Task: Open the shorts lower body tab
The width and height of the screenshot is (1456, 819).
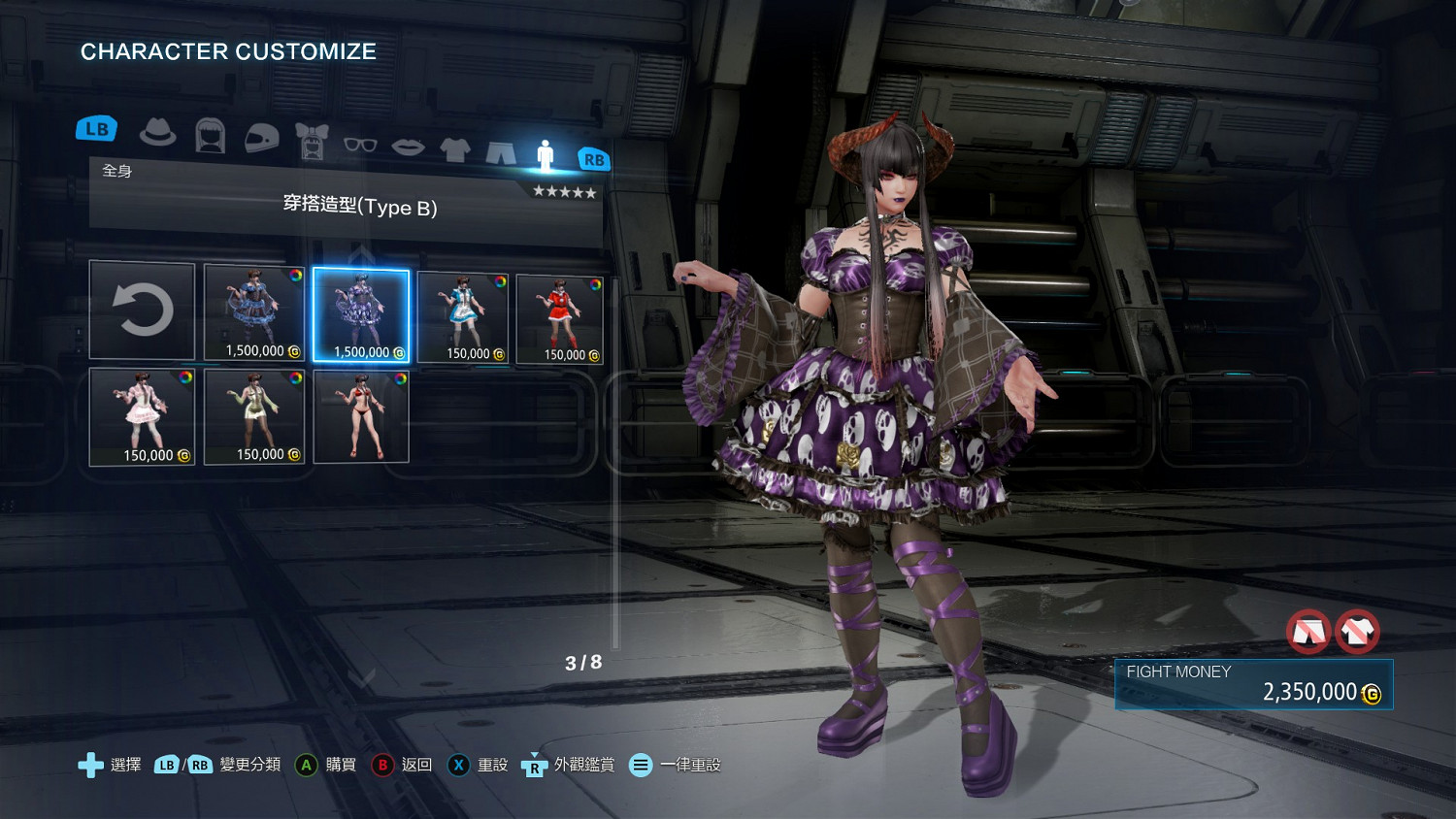Action: tap(500, 152)
